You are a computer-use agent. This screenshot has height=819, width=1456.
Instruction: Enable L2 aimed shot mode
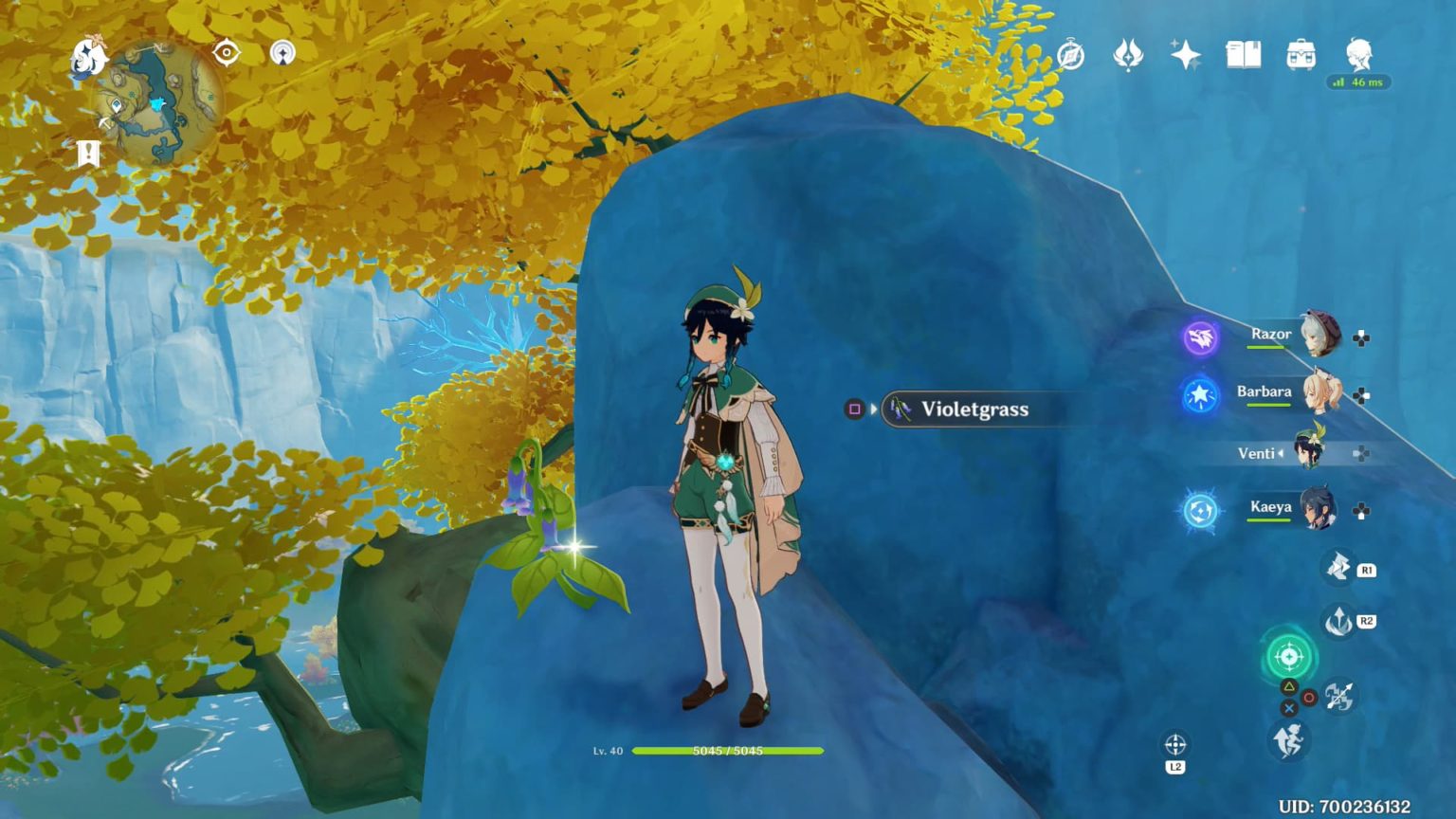pos(1174,743)
